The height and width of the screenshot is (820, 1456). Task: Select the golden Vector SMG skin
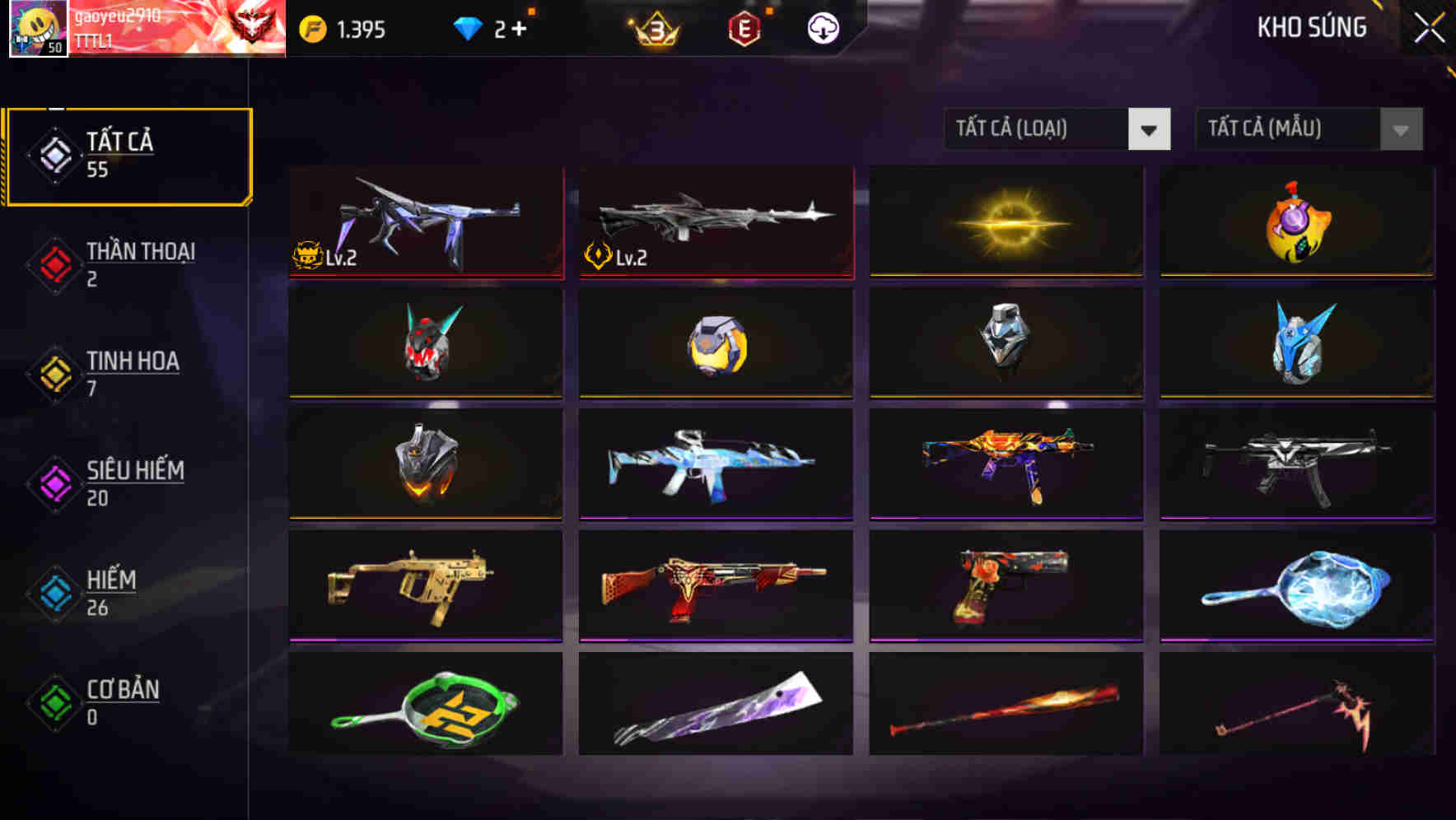[x=424, y=585]
